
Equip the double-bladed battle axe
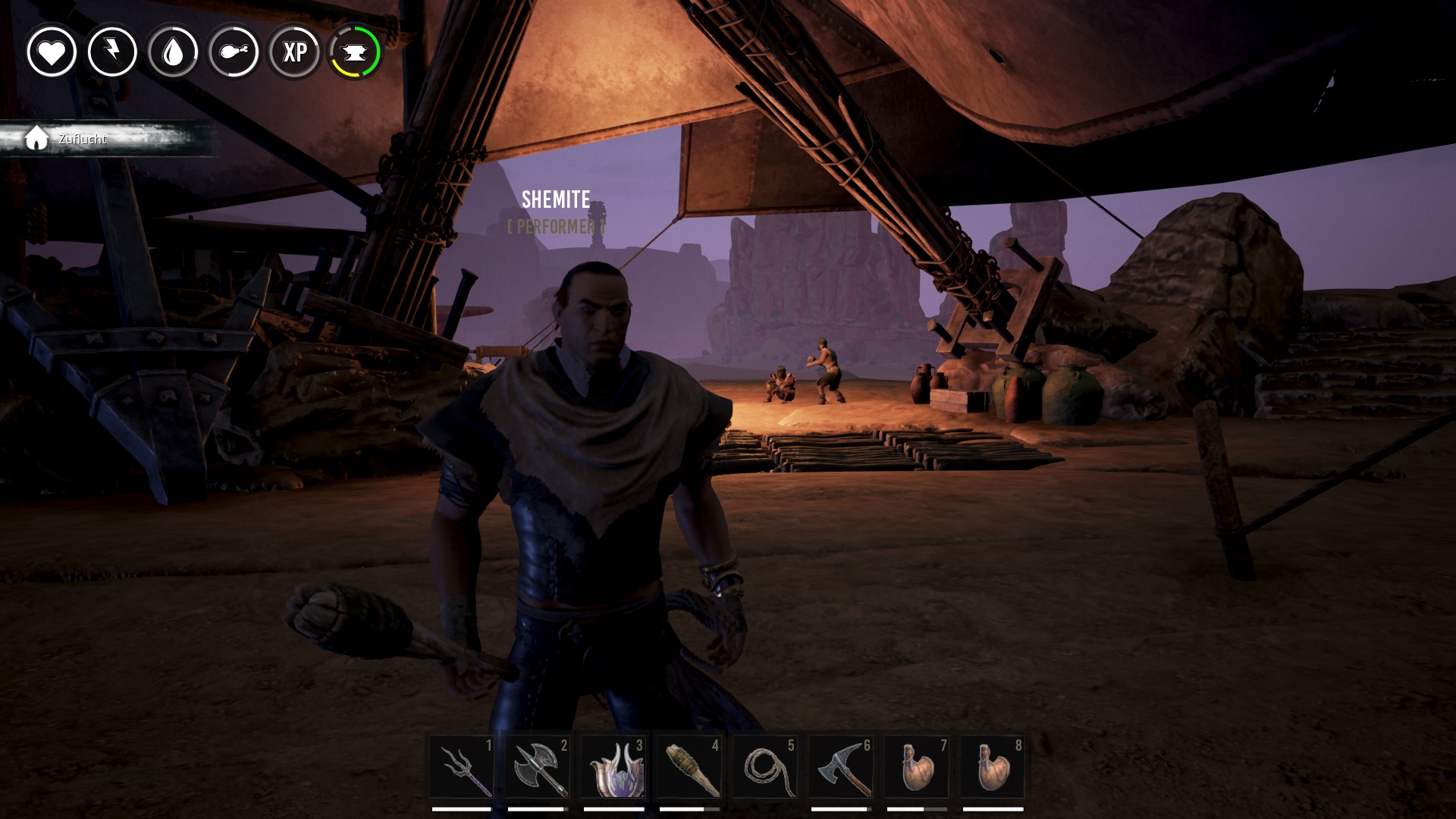point(538,767)
